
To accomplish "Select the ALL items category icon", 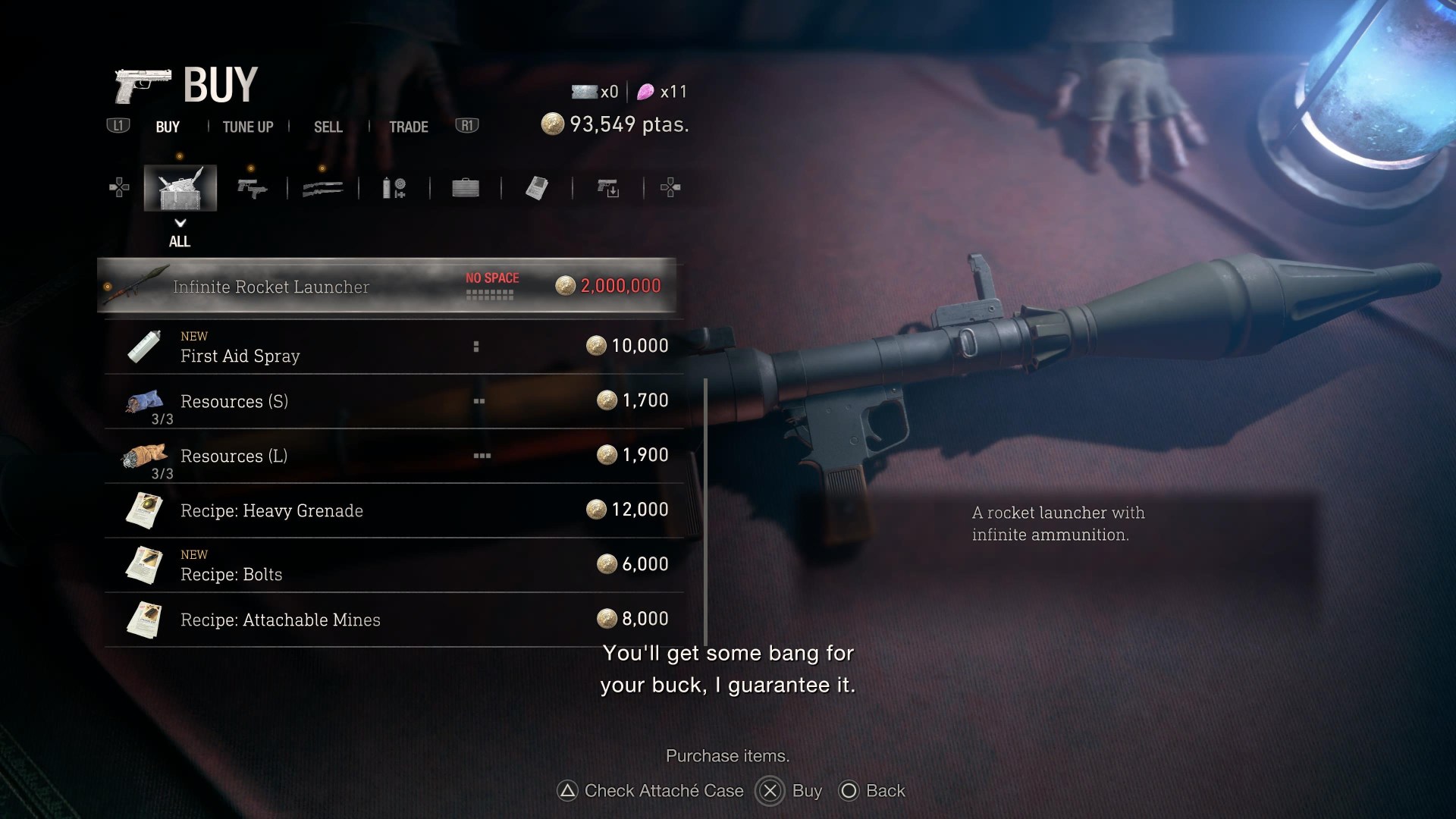I will point(180,187).
